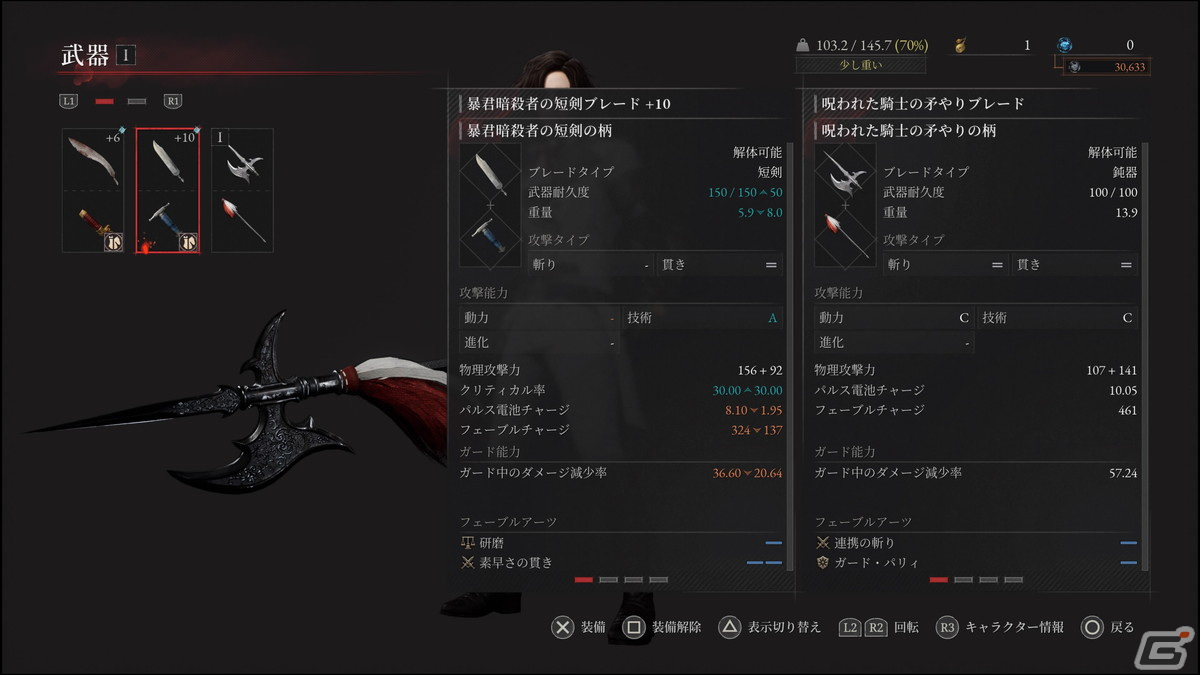The height and width of the screenshot is (675, 1200).
Task: Click the halberd blade thumbnail in the comparison panel
Action: coord(845,174)
